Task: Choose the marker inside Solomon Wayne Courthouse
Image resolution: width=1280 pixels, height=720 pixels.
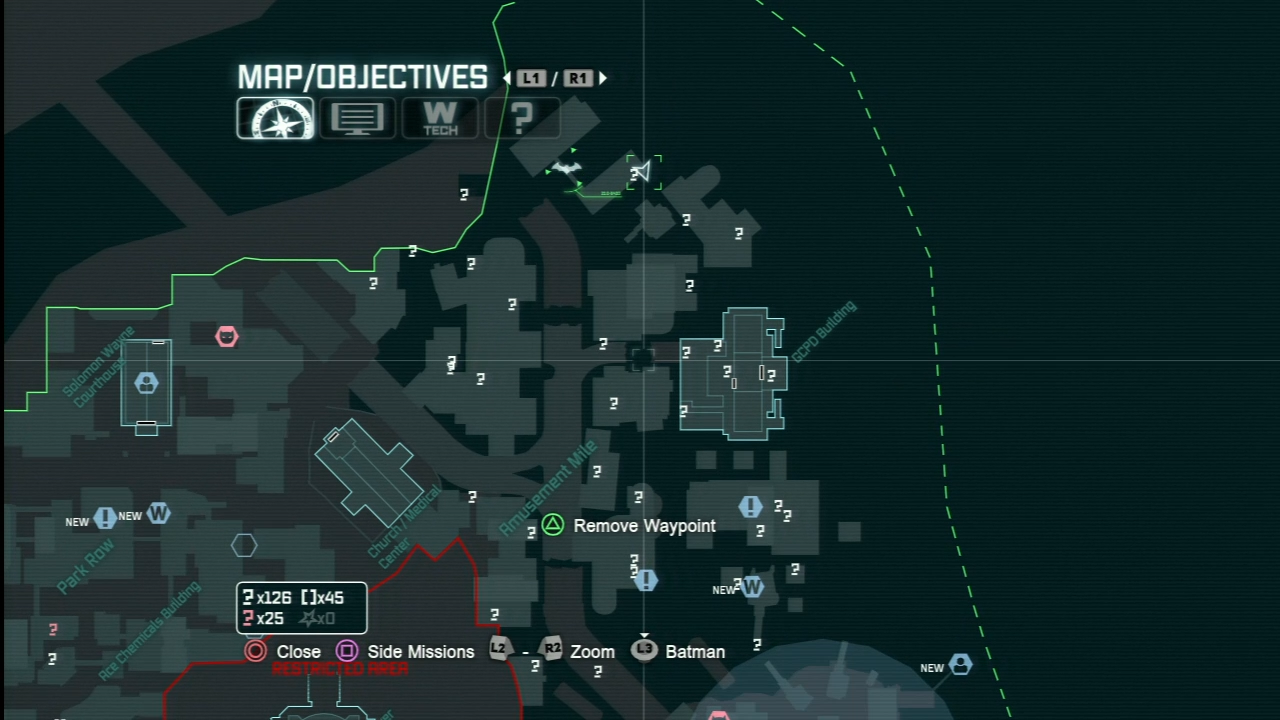Action: [x=147, y=382]
